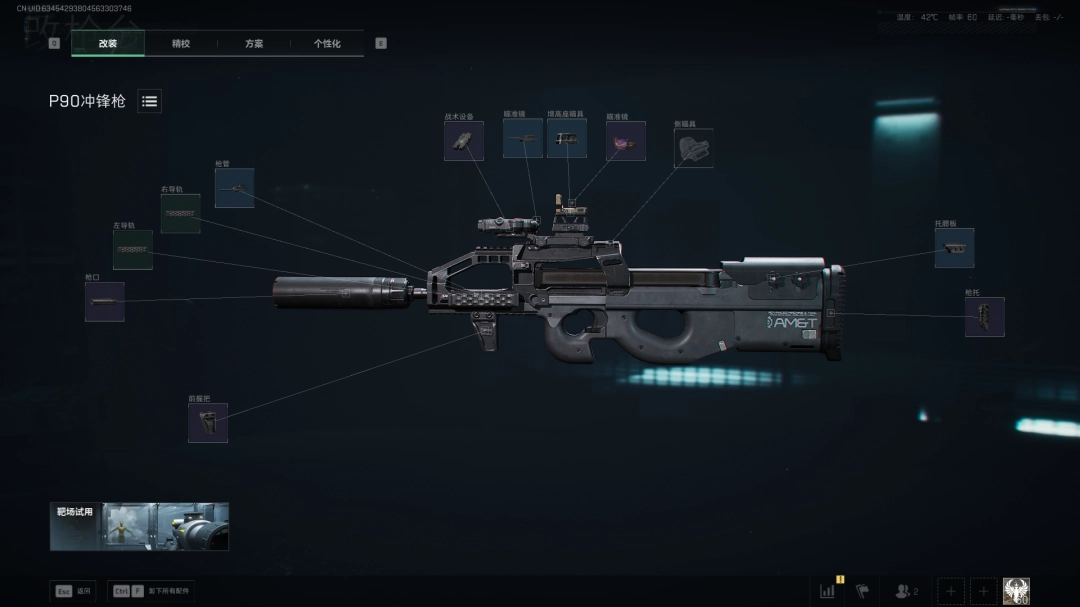The image size is (1080, 607).
Task: Select the 枪口 muzzle attachment slot
Action: 105,302
